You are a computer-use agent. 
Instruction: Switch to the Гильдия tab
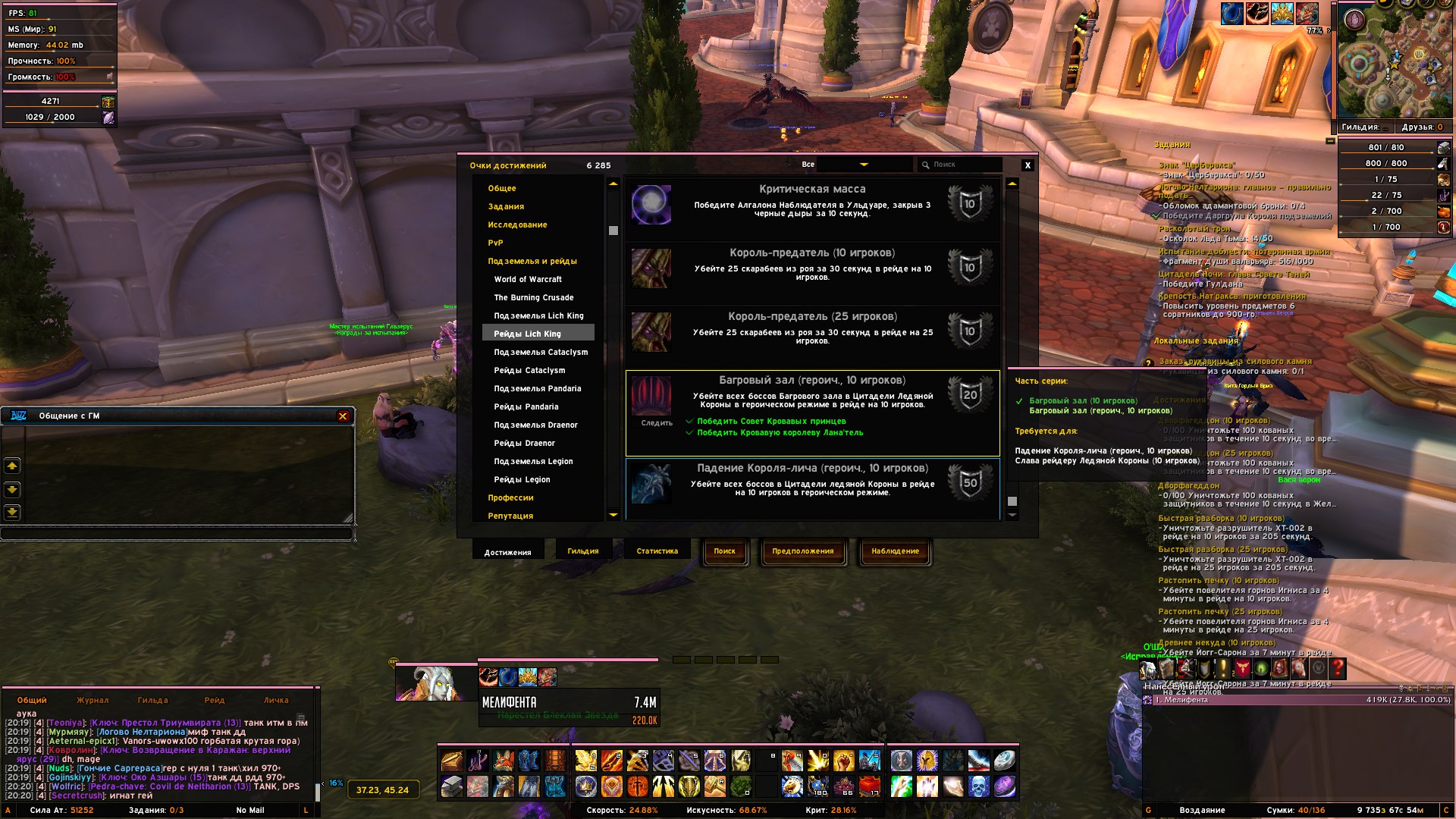(582, 551)
